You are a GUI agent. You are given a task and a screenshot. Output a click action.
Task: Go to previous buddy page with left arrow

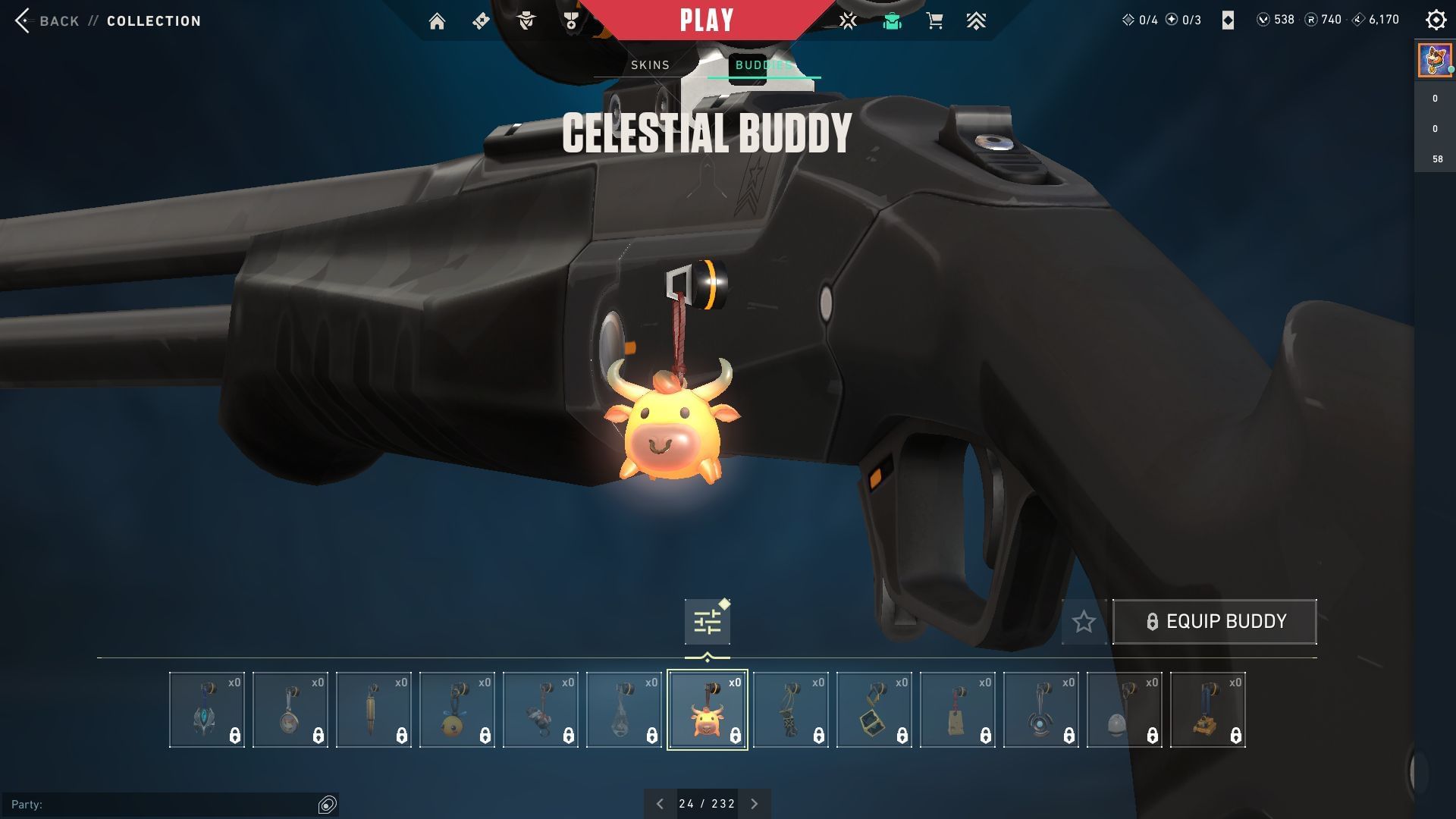660,802
